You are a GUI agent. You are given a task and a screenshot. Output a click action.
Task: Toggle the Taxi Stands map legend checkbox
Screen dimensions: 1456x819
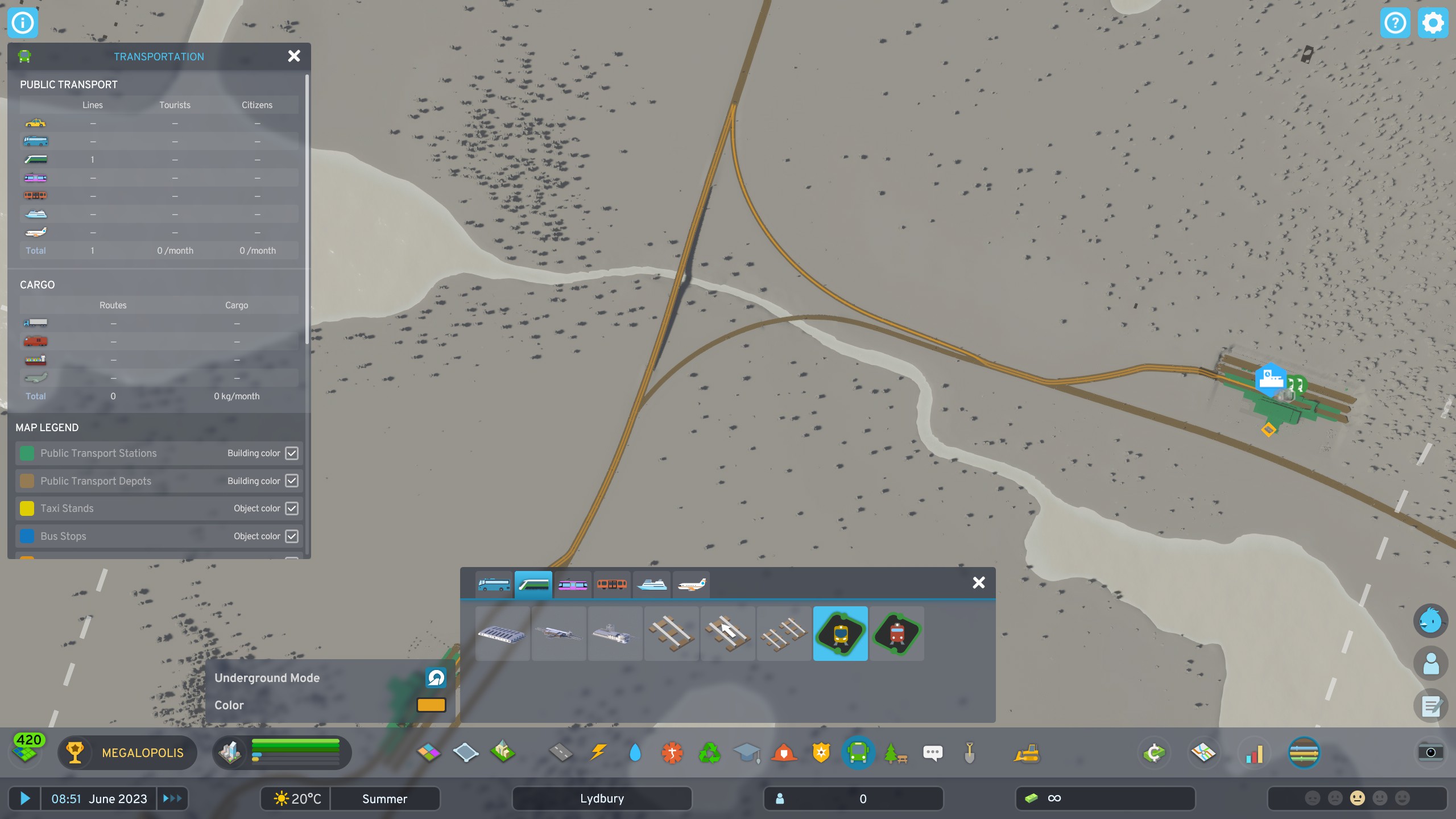click(292, 508)
